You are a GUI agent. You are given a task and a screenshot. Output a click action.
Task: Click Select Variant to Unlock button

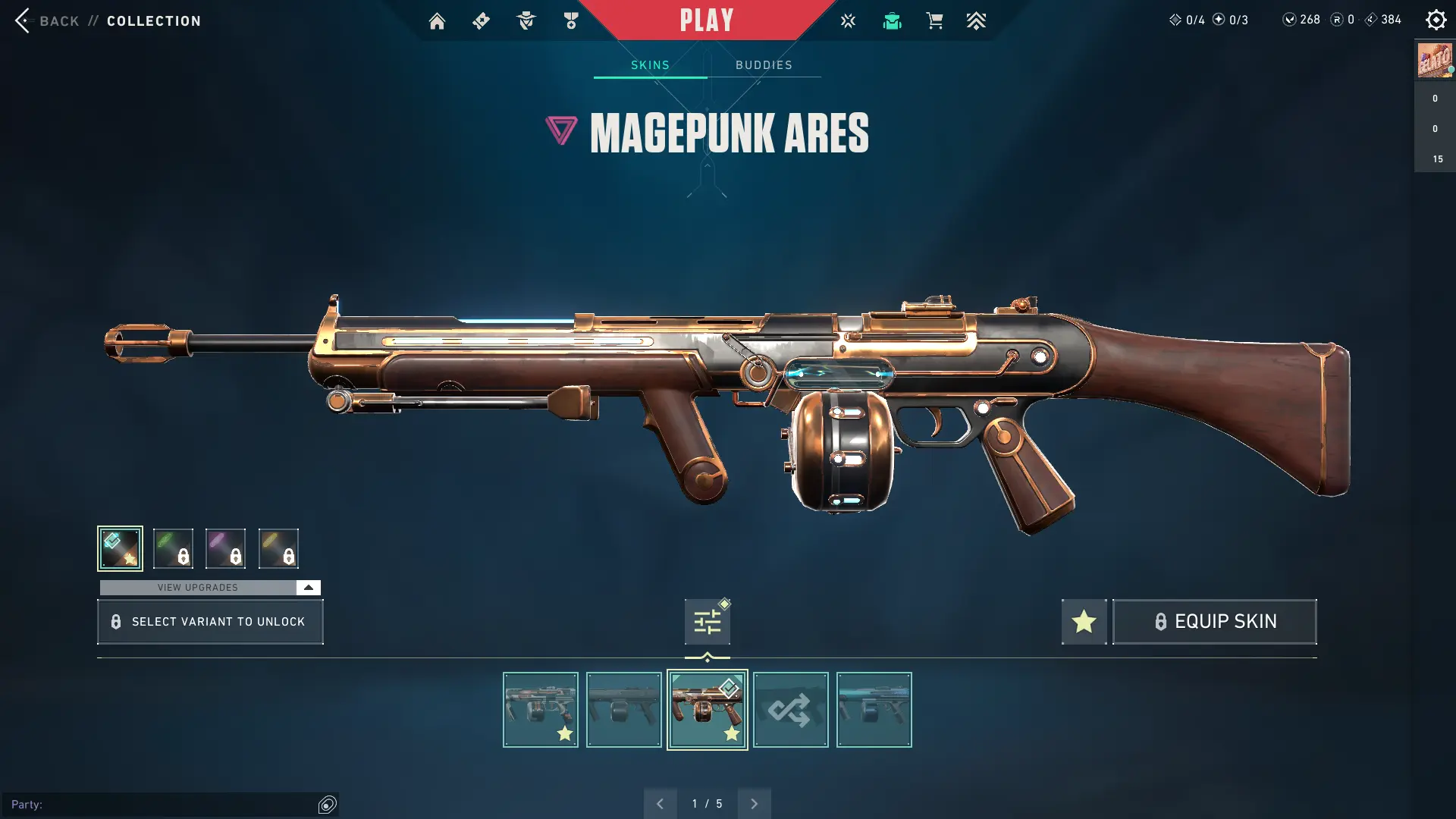point(210,622)
